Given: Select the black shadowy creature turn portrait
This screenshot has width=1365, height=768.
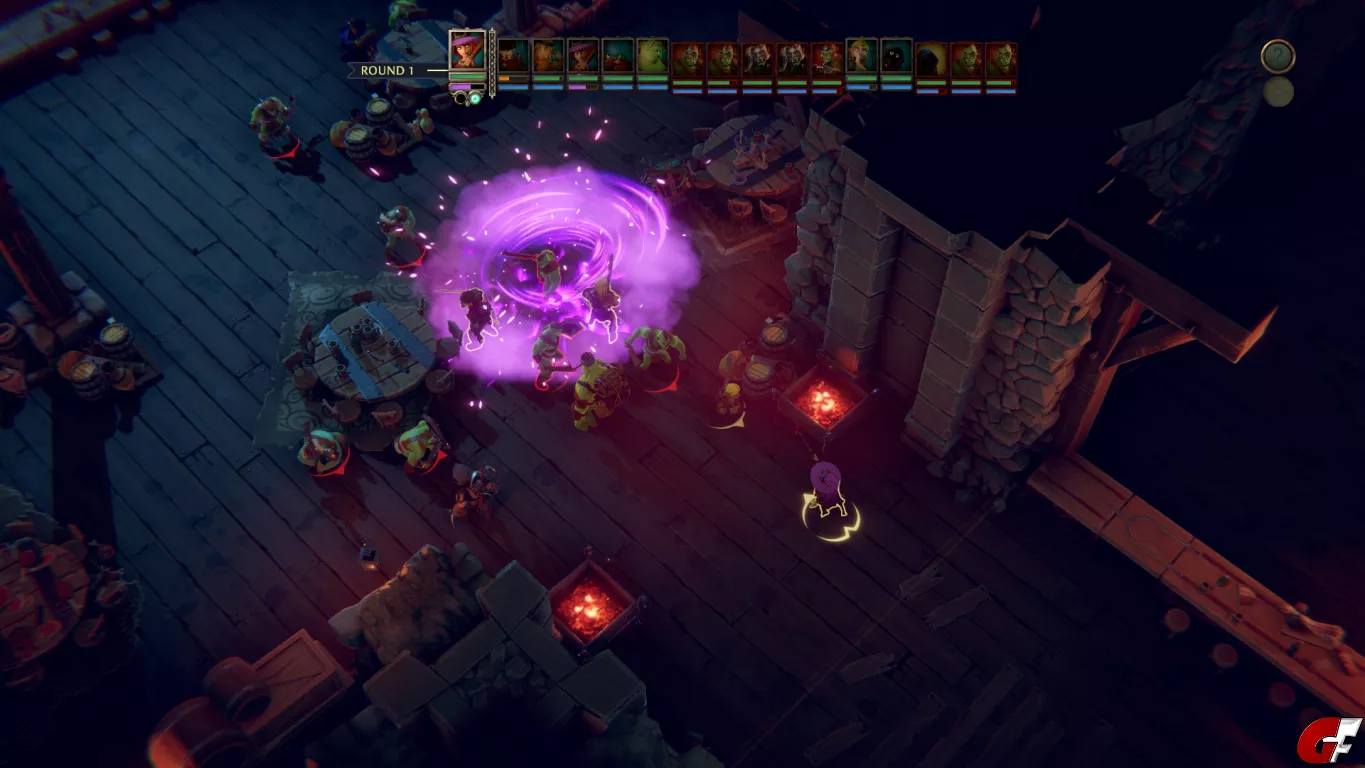Looking at the screenshot, I should click(x=896, y=56).
